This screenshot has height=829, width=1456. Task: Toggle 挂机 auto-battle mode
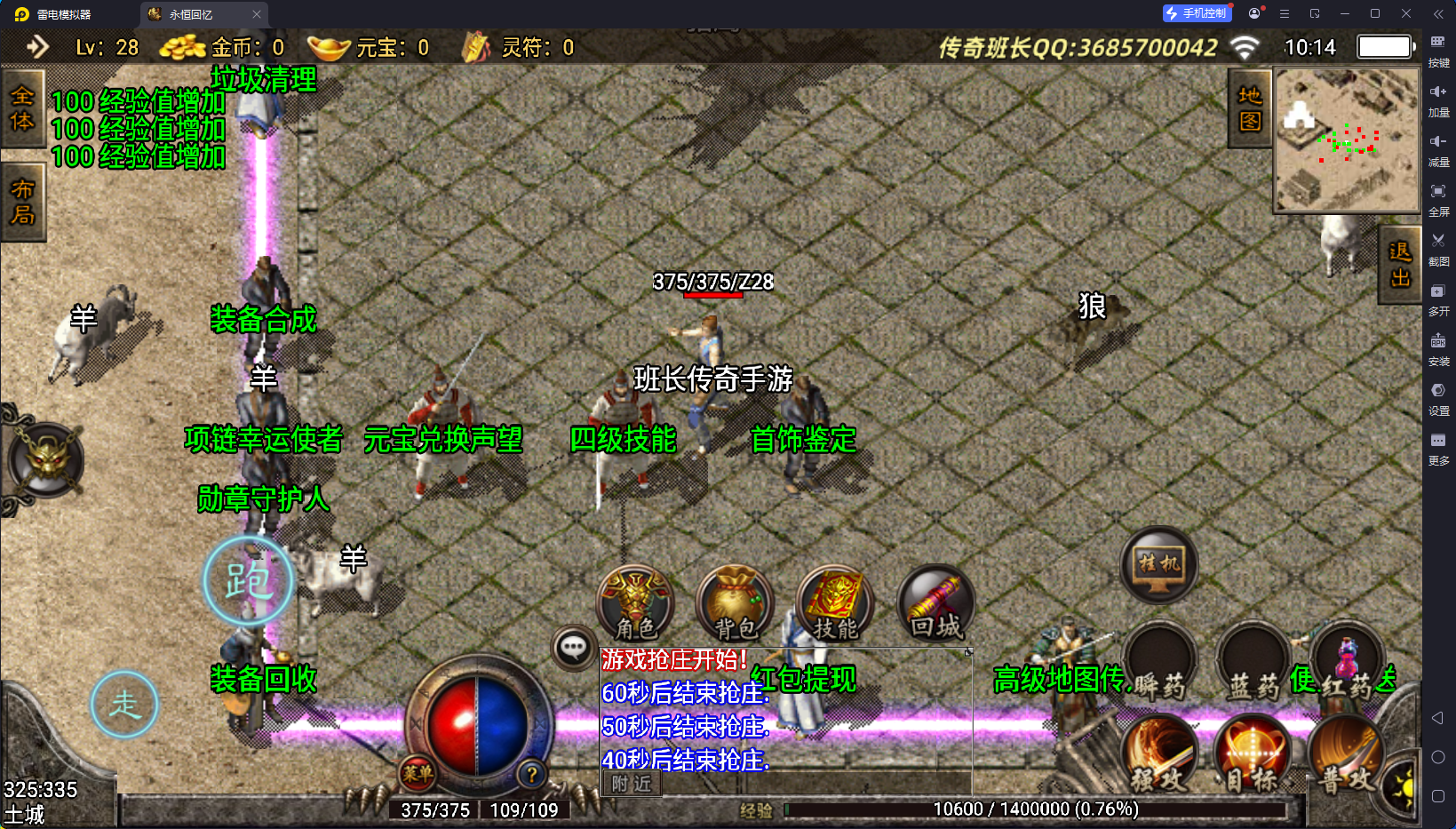1158,565
